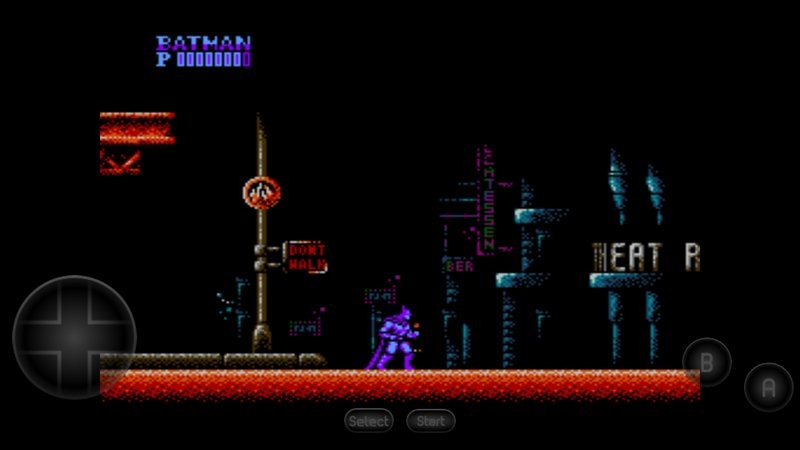Screen dimensions: 800x450
Task: Tap the Start button
Action: [431, 421]
